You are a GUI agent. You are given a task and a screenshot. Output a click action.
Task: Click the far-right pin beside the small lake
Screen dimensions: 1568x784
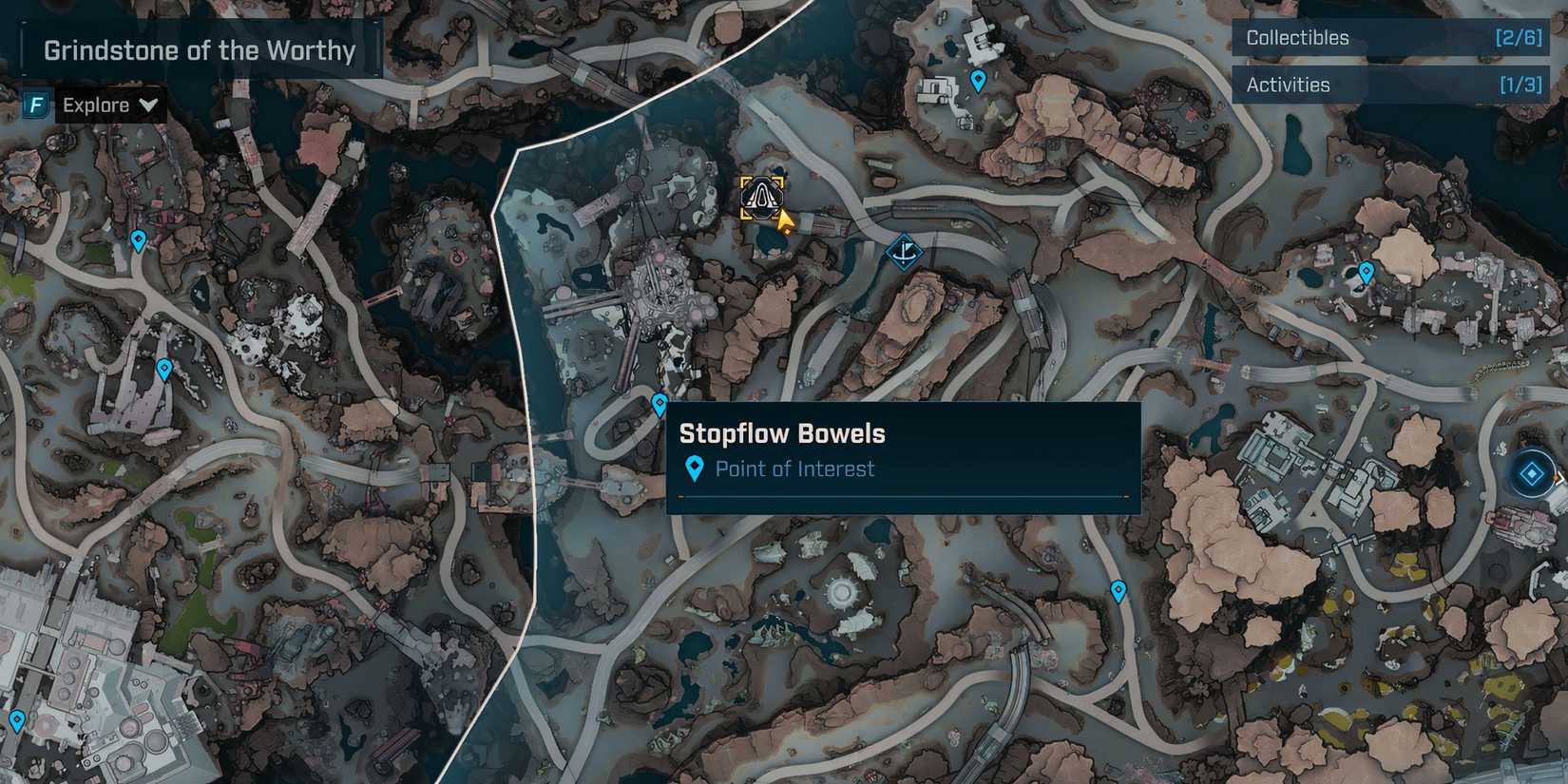1368,271
